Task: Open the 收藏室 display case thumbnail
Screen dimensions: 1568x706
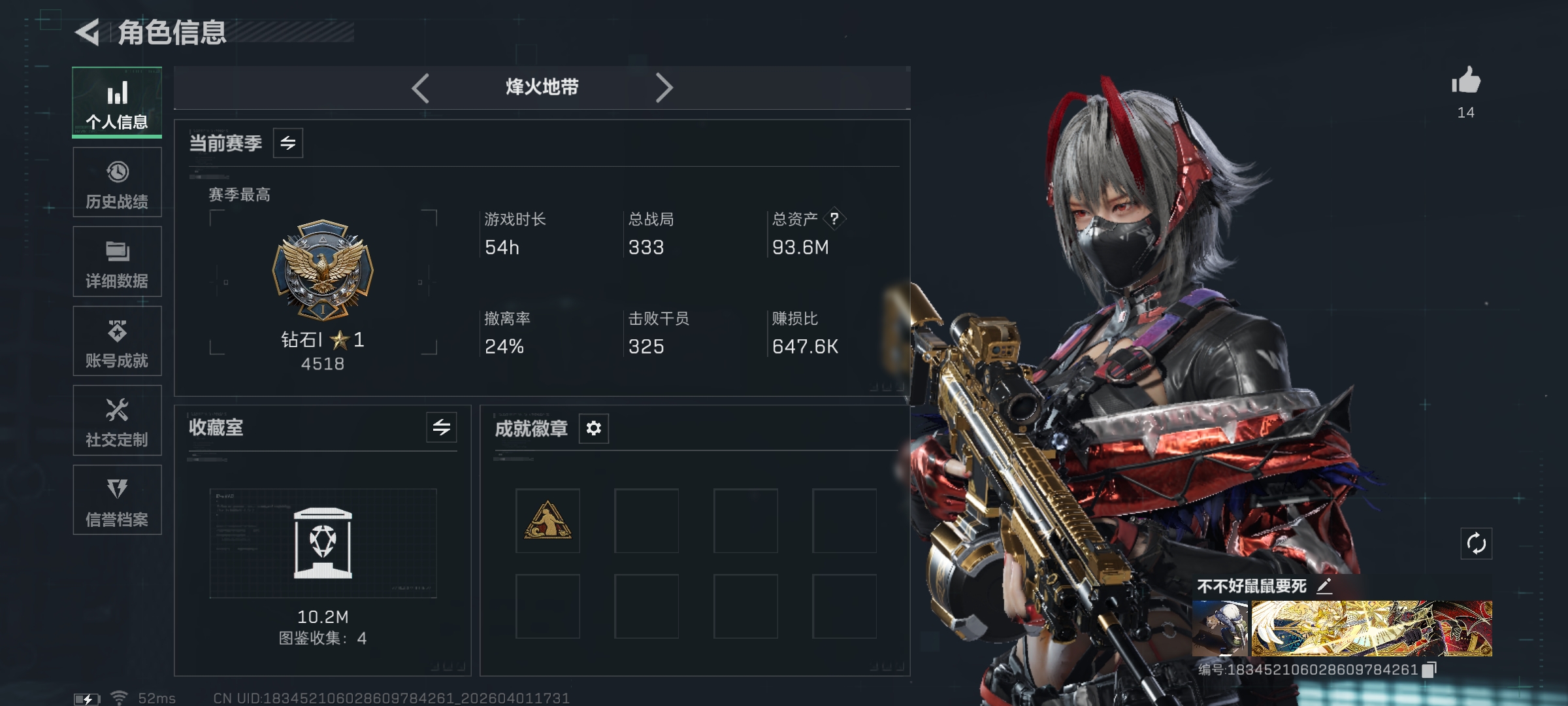Action: [323, 543]
